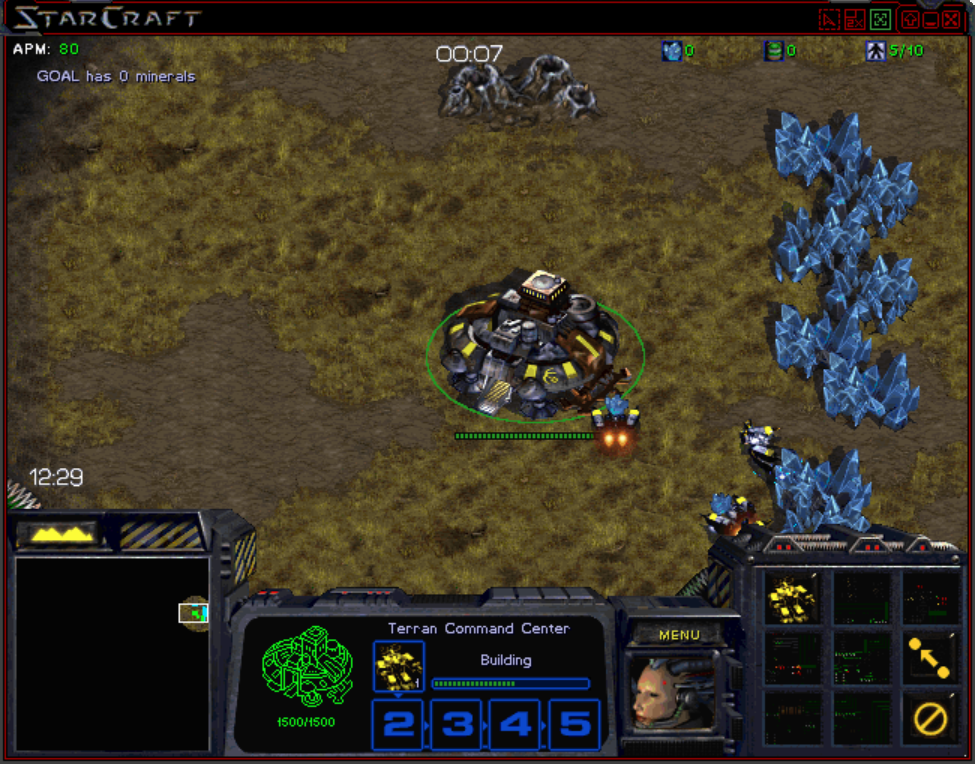Viewport: 975px width, 764px height.
Task: Toggle the green fullscreen window button
Action: (880, 19)
